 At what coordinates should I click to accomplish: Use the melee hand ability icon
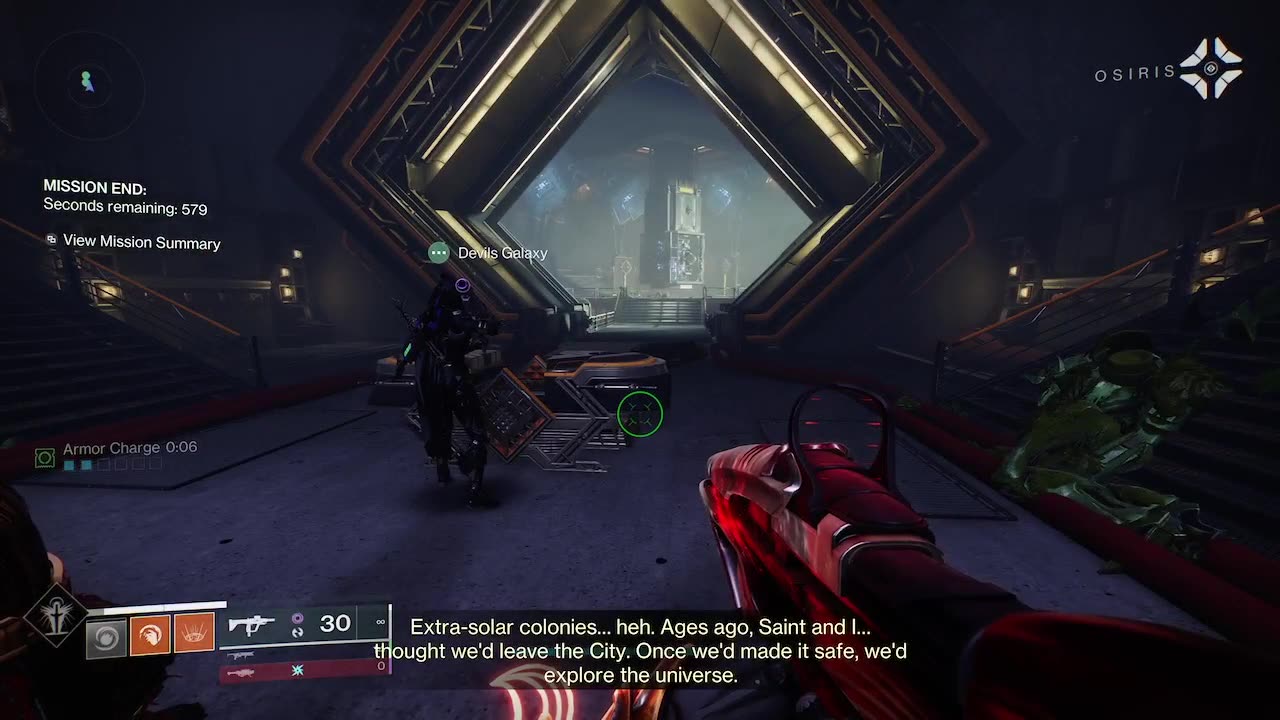coord(150,634)
